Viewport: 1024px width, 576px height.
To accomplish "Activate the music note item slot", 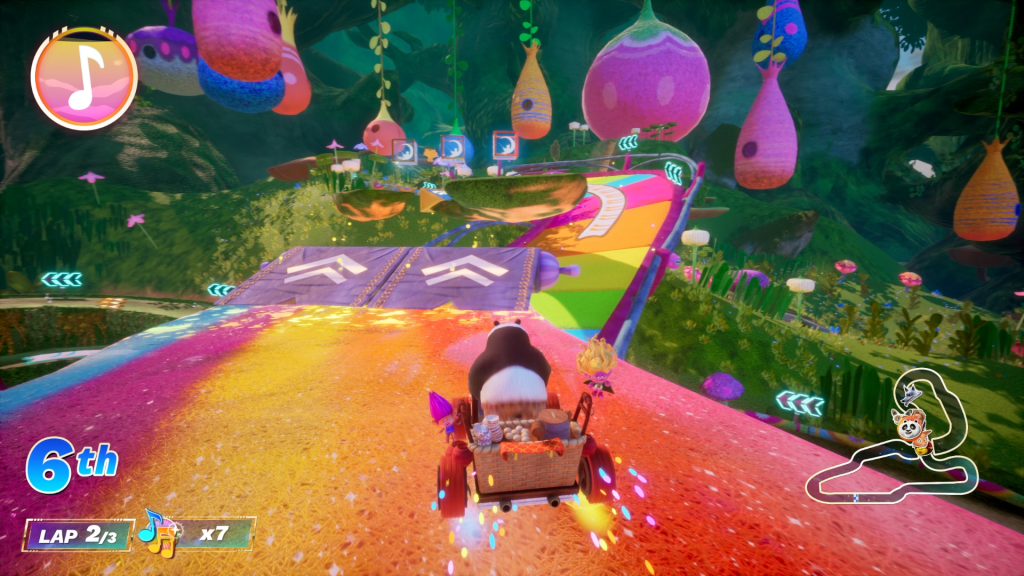I will pos(84,78).
